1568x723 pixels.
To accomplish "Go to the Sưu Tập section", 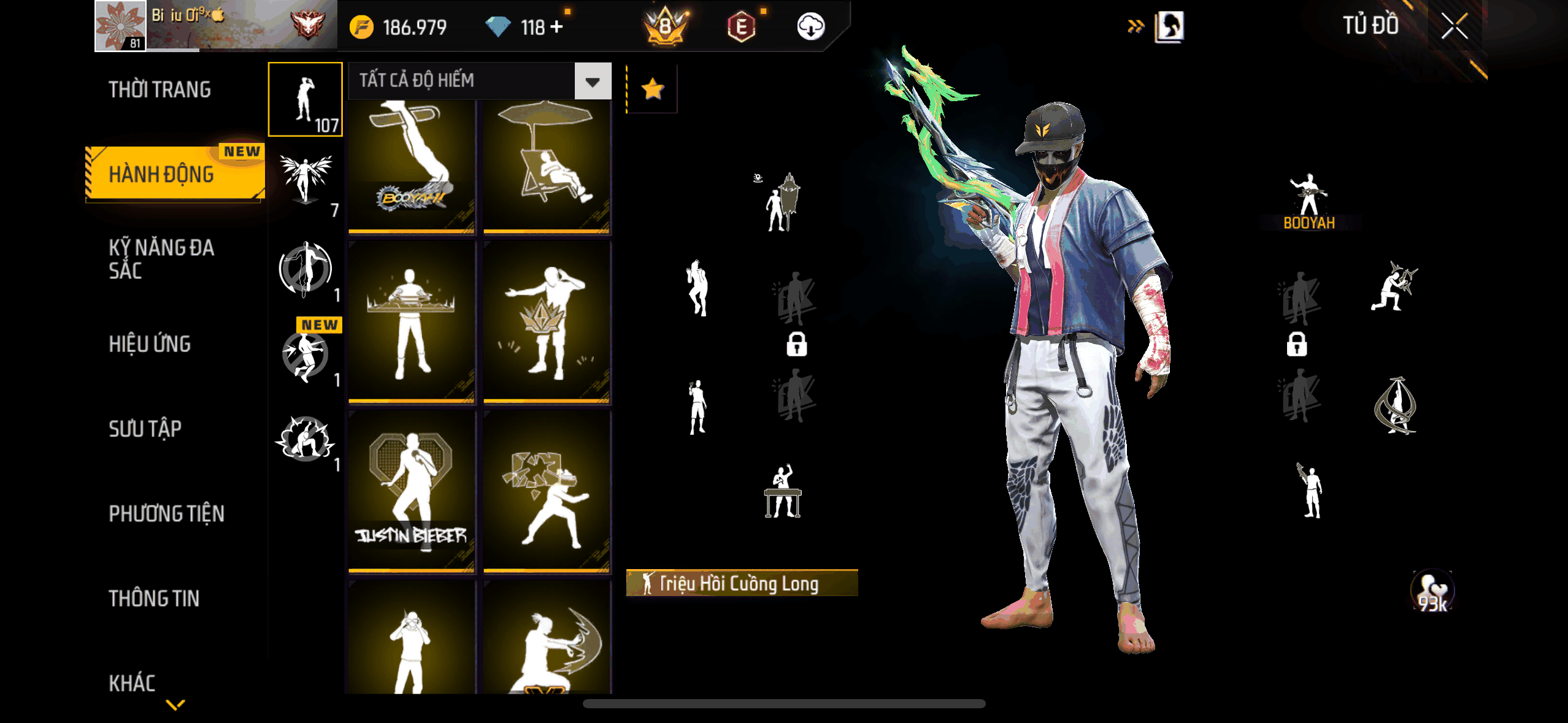I will click(145, 429).
